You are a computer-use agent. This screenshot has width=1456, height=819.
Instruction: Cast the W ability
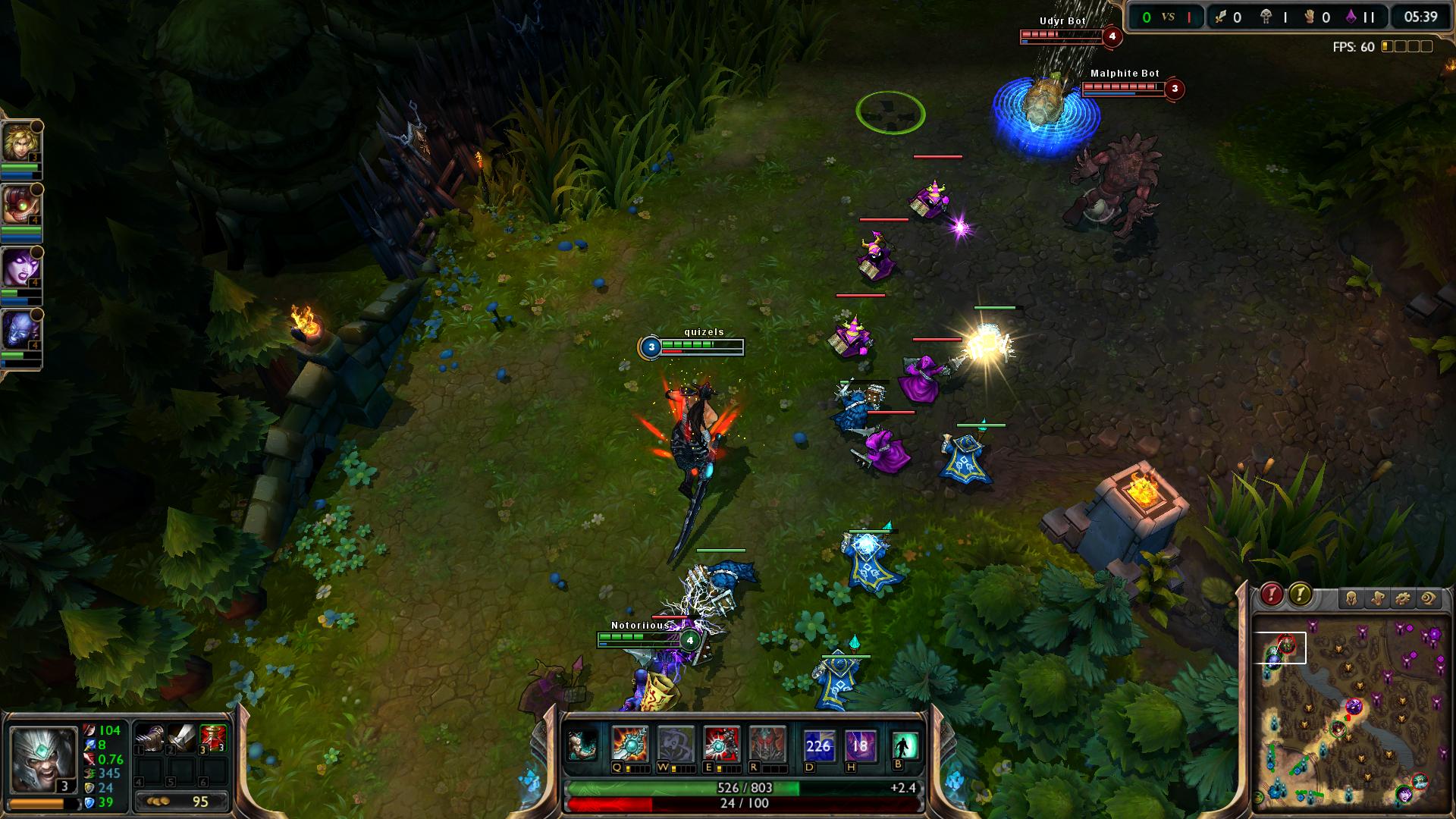[675, 744]
